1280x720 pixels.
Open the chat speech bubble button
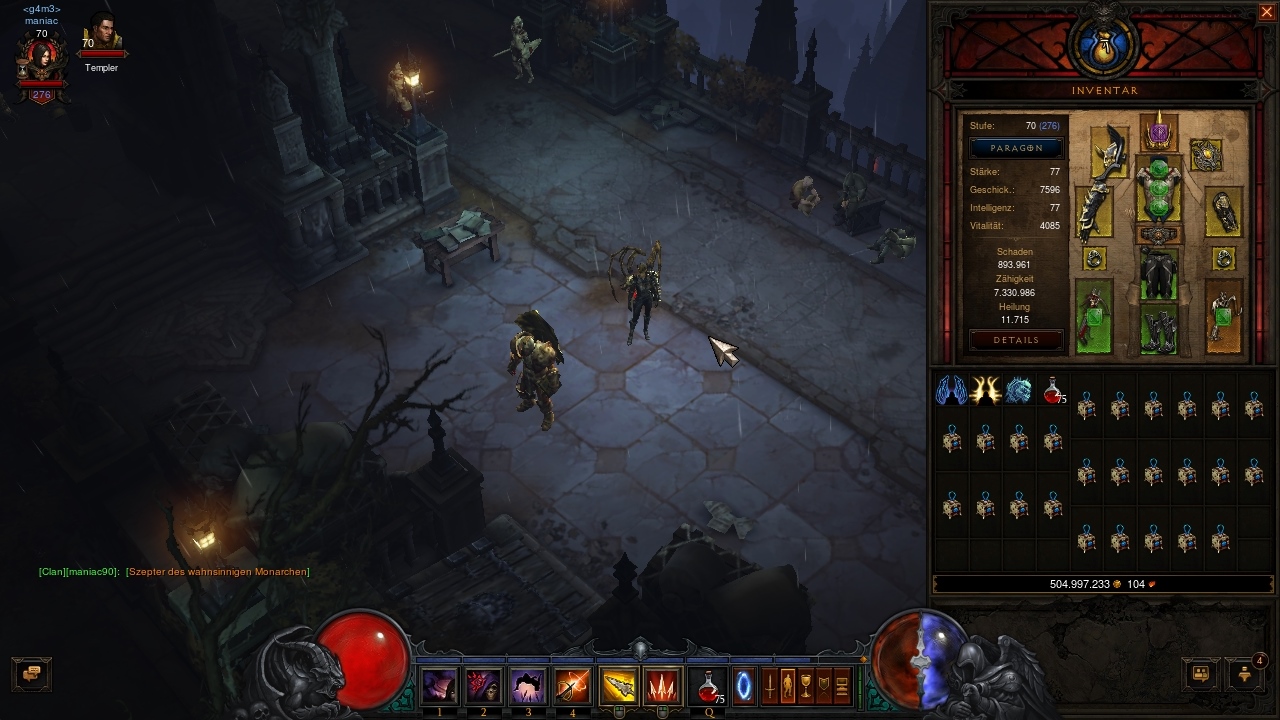pyautogui.click(x=31, y=673)
